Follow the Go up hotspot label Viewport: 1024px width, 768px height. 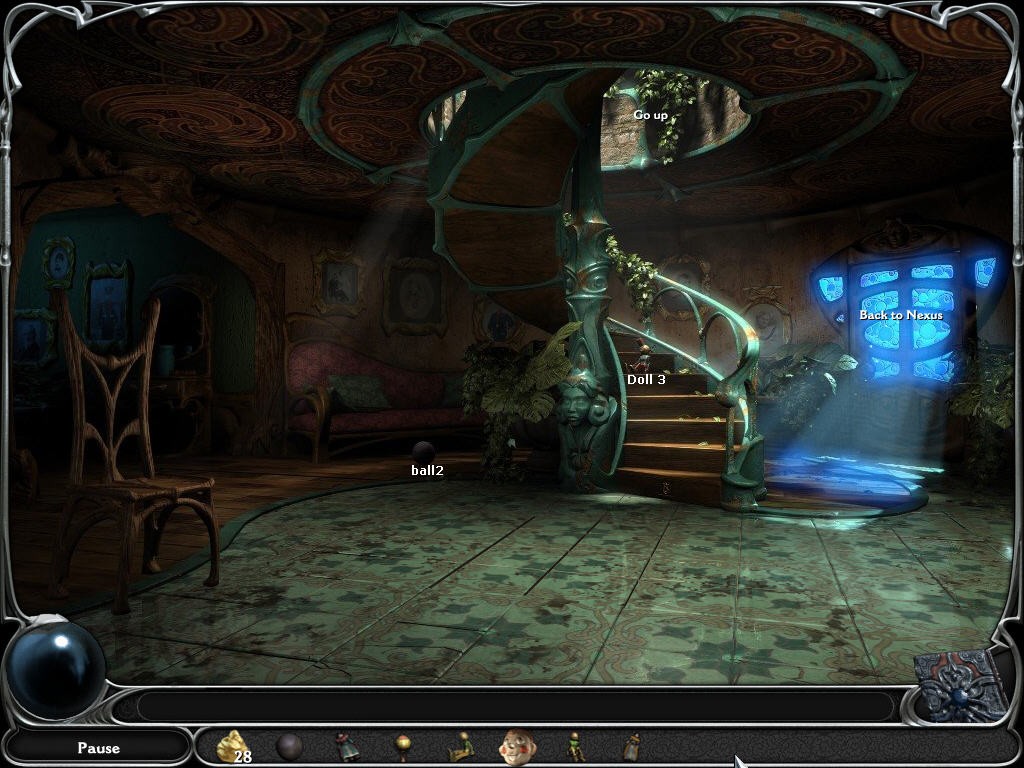650,115
